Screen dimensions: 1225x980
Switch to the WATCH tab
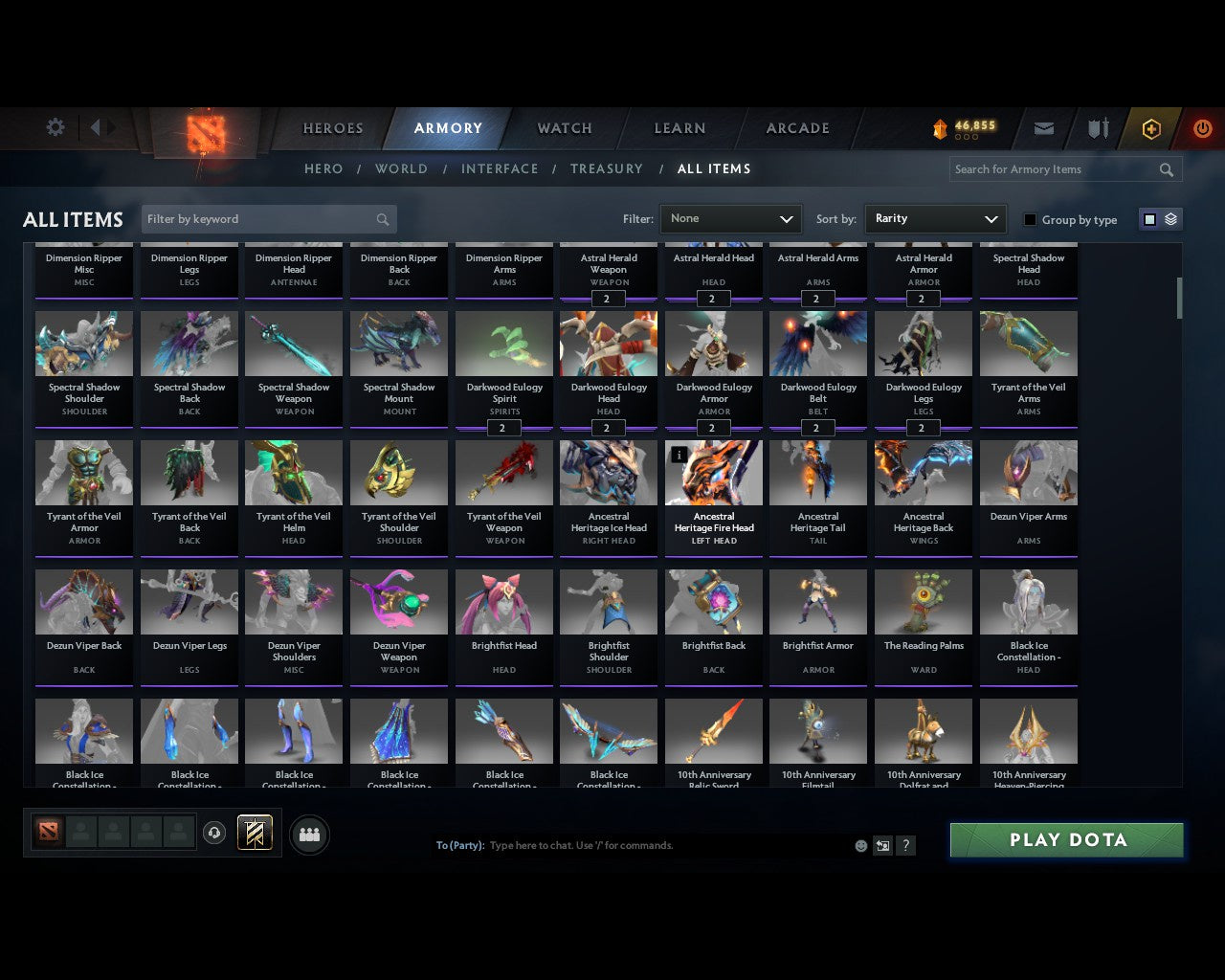pyautogui.click(x=564, y=127)
